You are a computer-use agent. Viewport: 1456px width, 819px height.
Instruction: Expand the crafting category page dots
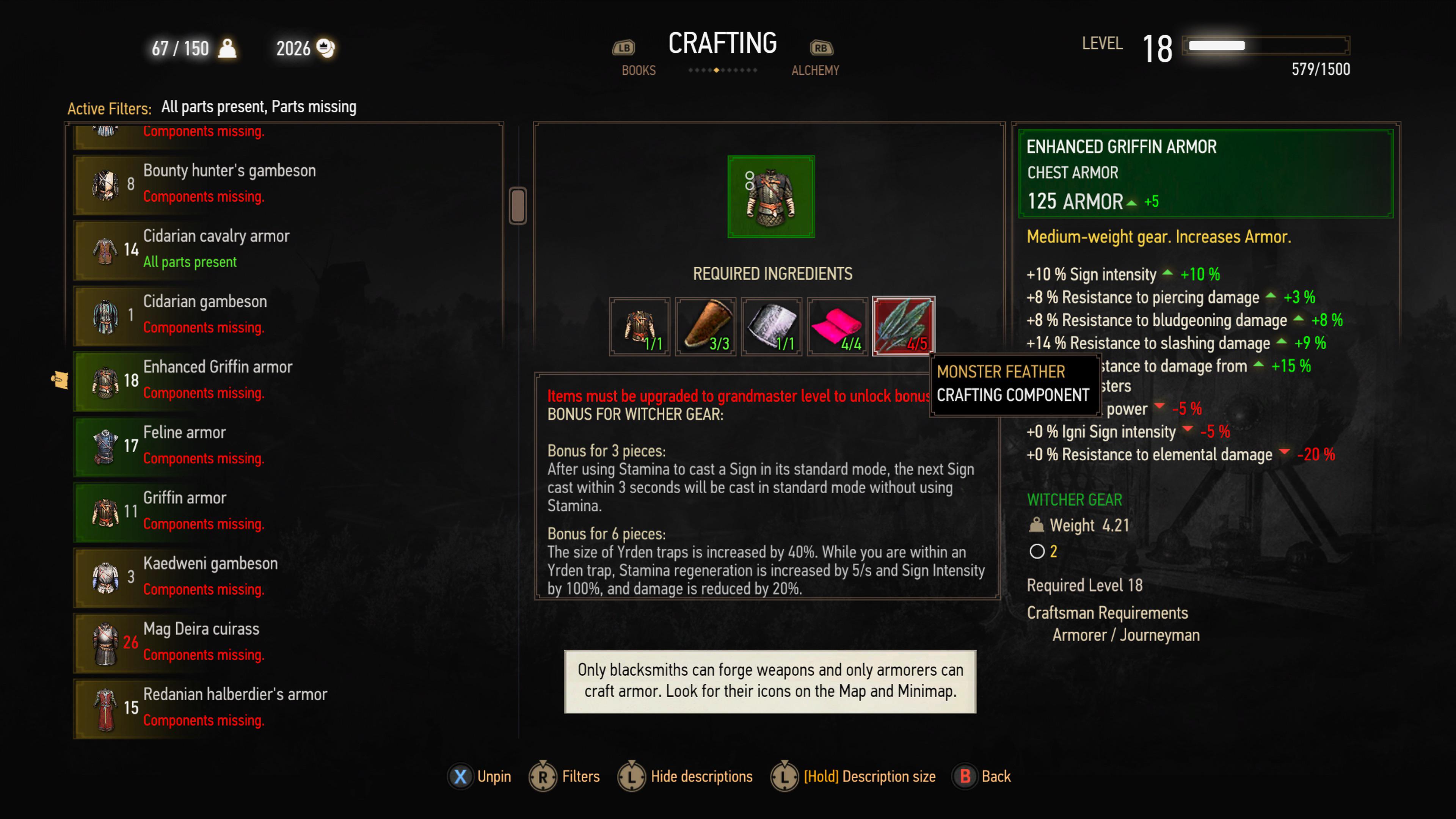(723, 71)
